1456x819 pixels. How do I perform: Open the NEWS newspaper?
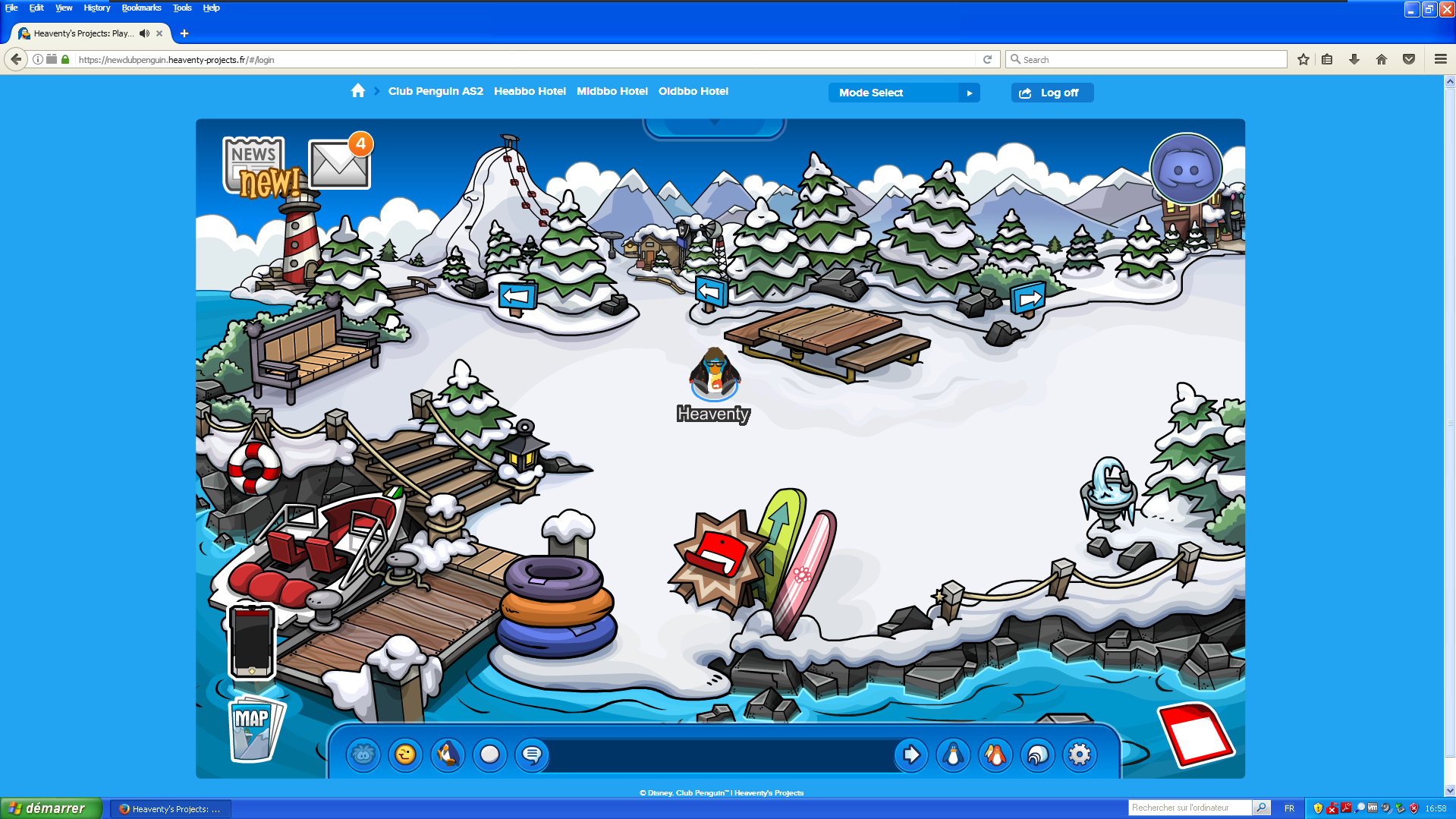[x=254, y=165]
